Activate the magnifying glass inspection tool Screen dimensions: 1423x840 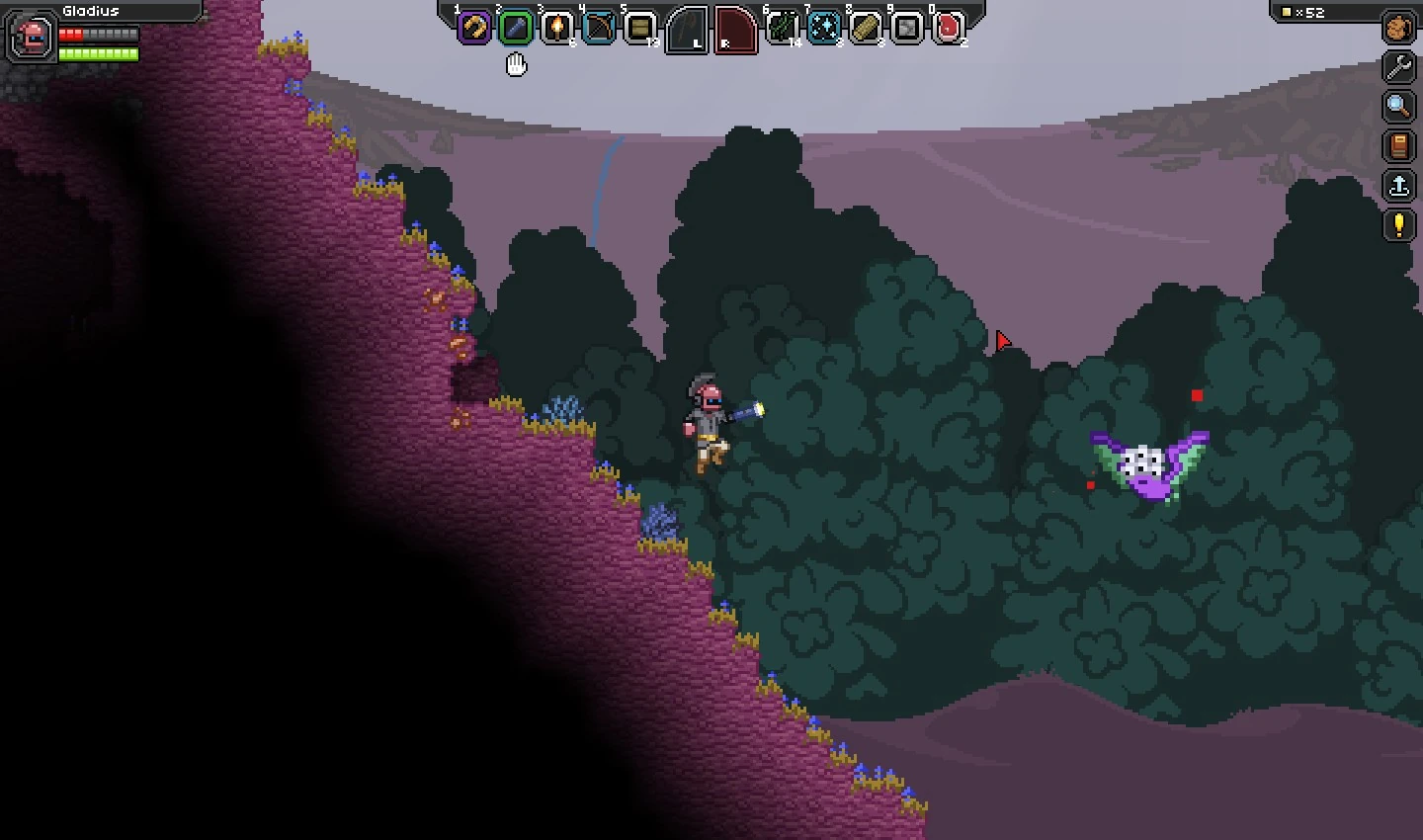(1398, 107)
